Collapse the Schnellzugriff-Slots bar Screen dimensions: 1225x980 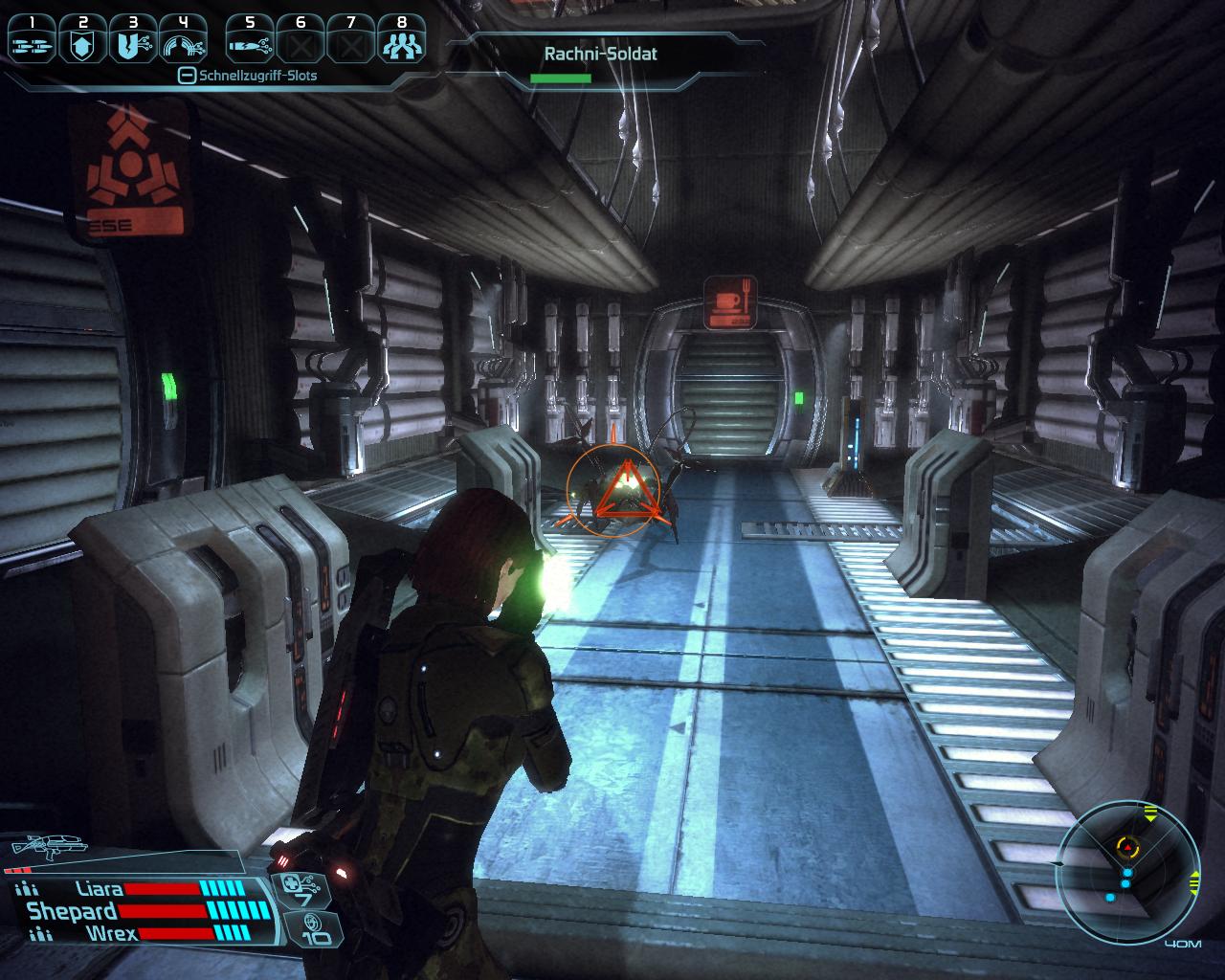pos(188,76)
